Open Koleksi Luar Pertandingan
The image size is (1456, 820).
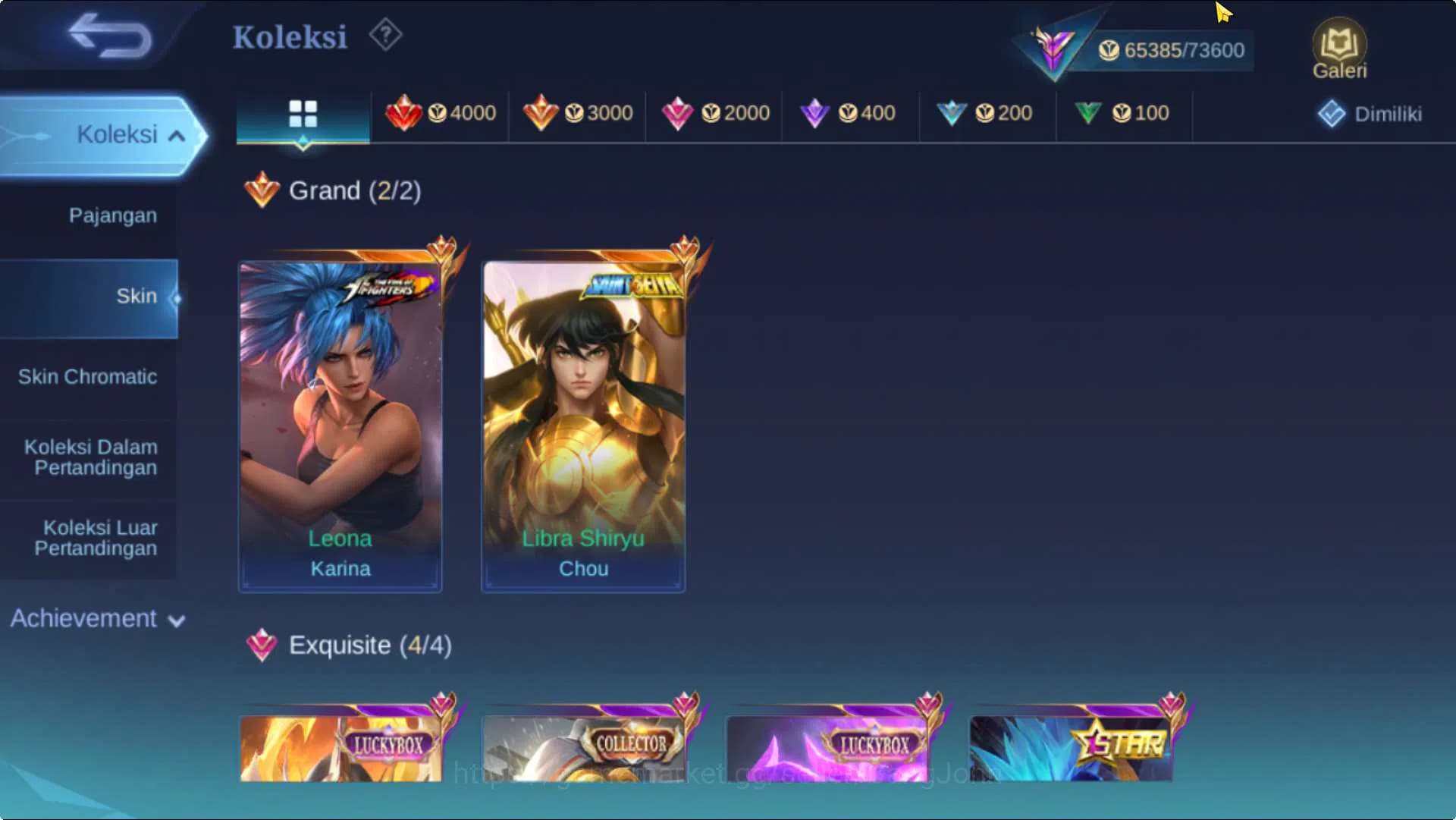(x=96, y=538)
